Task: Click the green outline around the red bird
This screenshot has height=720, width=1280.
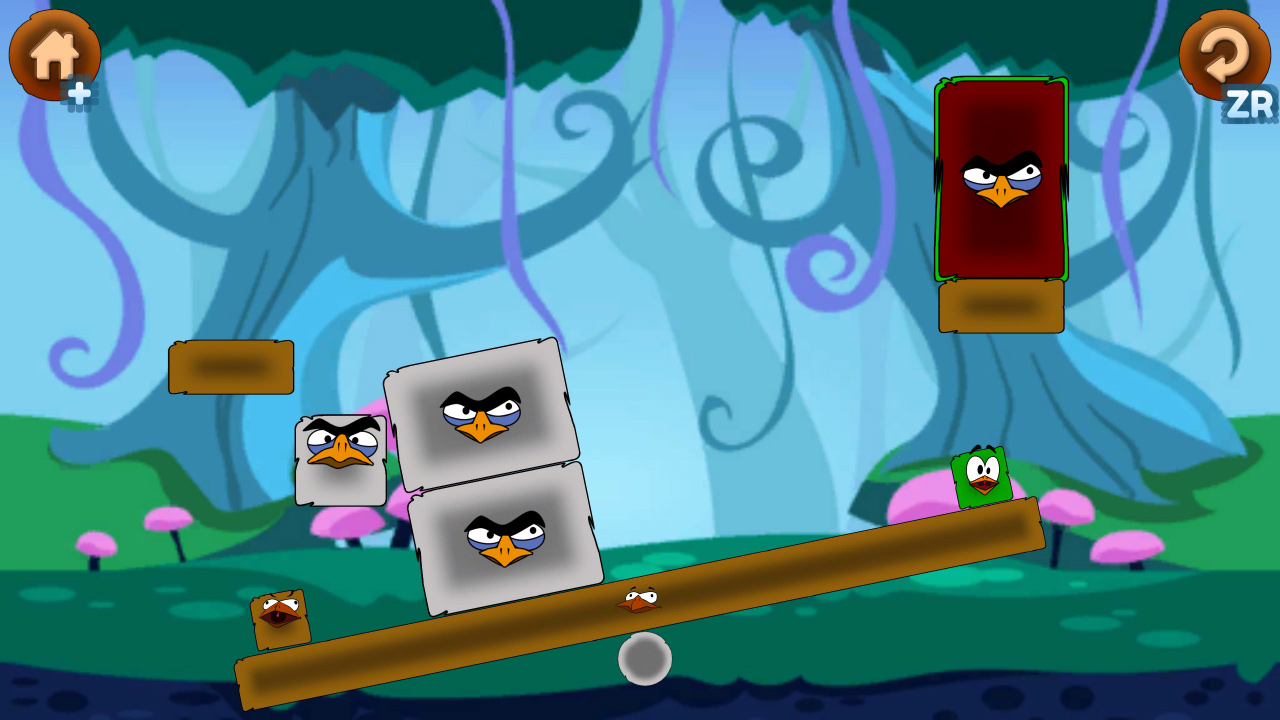Action: [x=940, y=180]
